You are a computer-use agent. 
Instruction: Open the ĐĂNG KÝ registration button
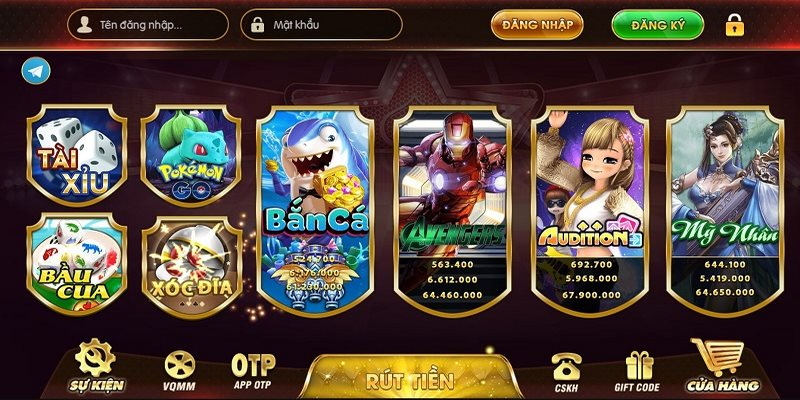[x=657, y=24]
